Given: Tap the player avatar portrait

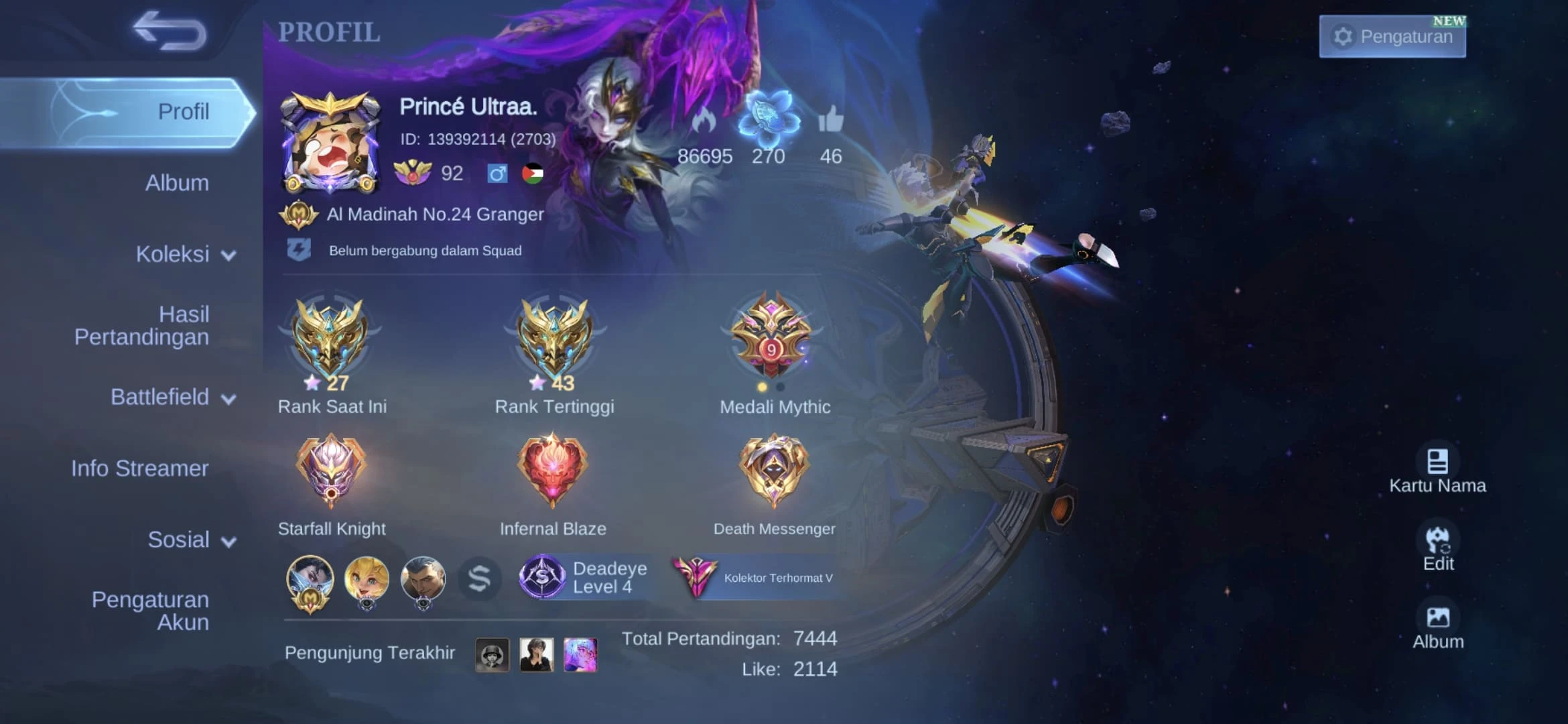Looking at the screenshot, I should pos(330,143).
